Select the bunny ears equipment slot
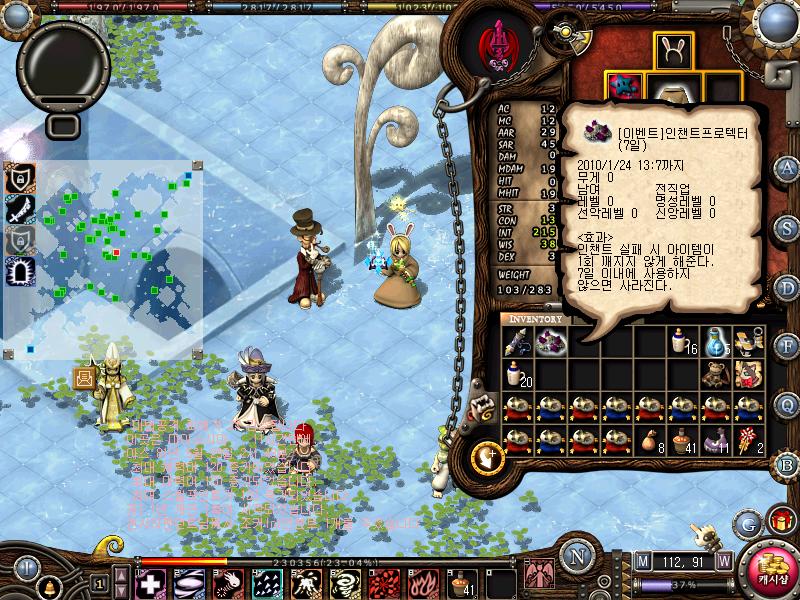Screen dimensions: 800x600 click(x=675, y=50)
